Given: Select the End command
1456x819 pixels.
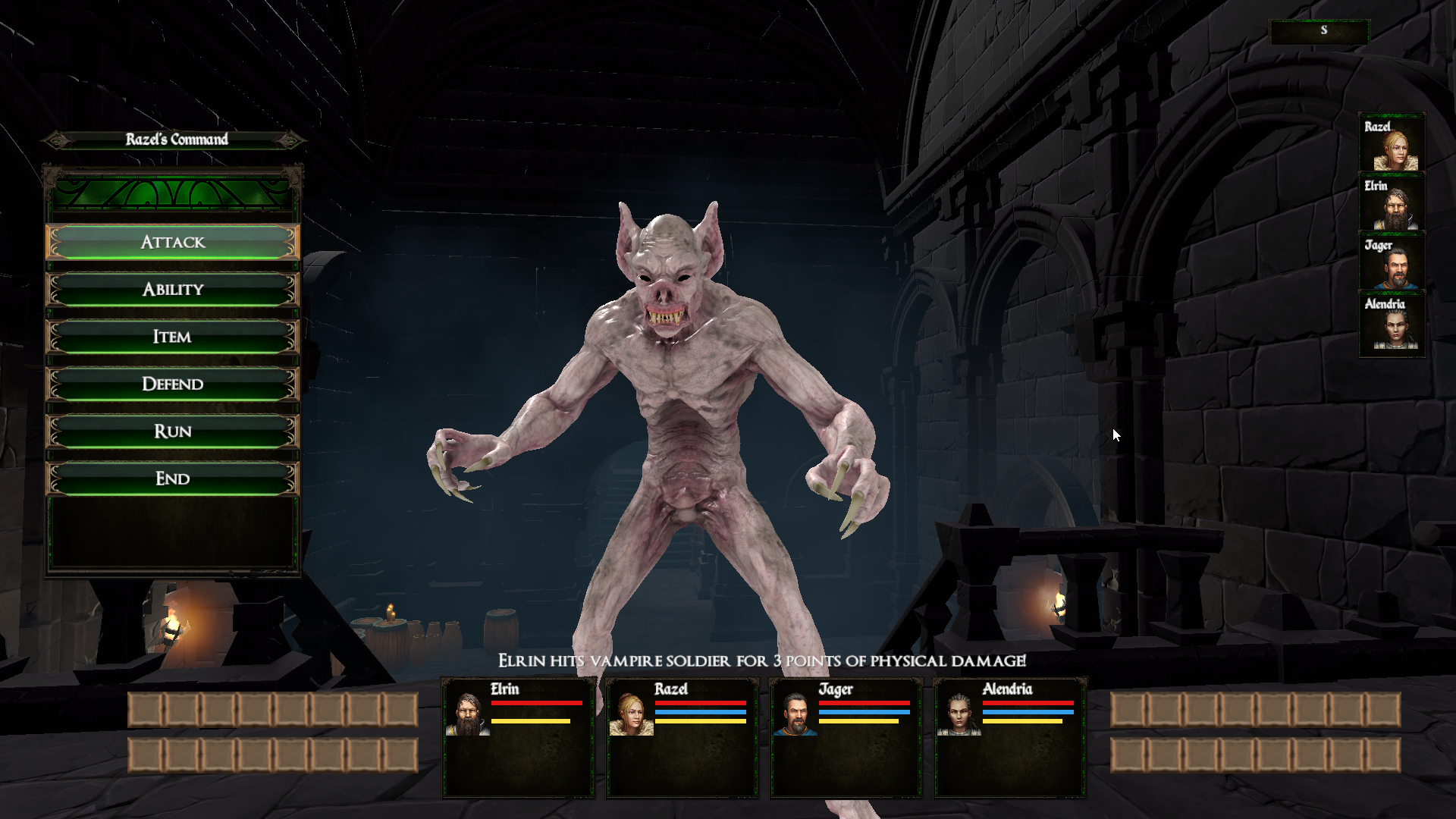Looking at the screenshot, I should [x=173, y=479].
